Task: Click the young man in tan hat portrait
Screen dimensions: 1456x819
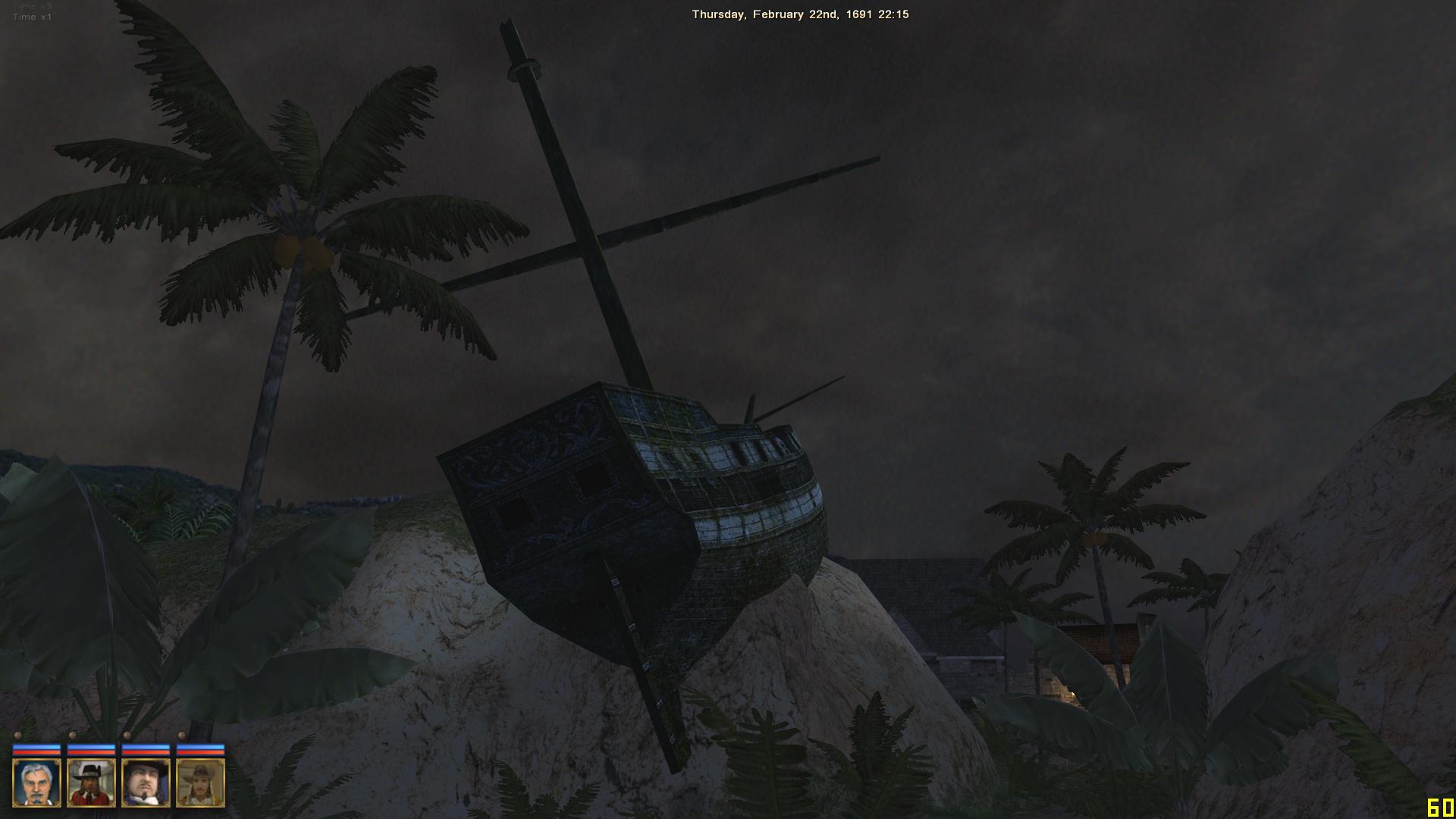Action: [200, 783]
